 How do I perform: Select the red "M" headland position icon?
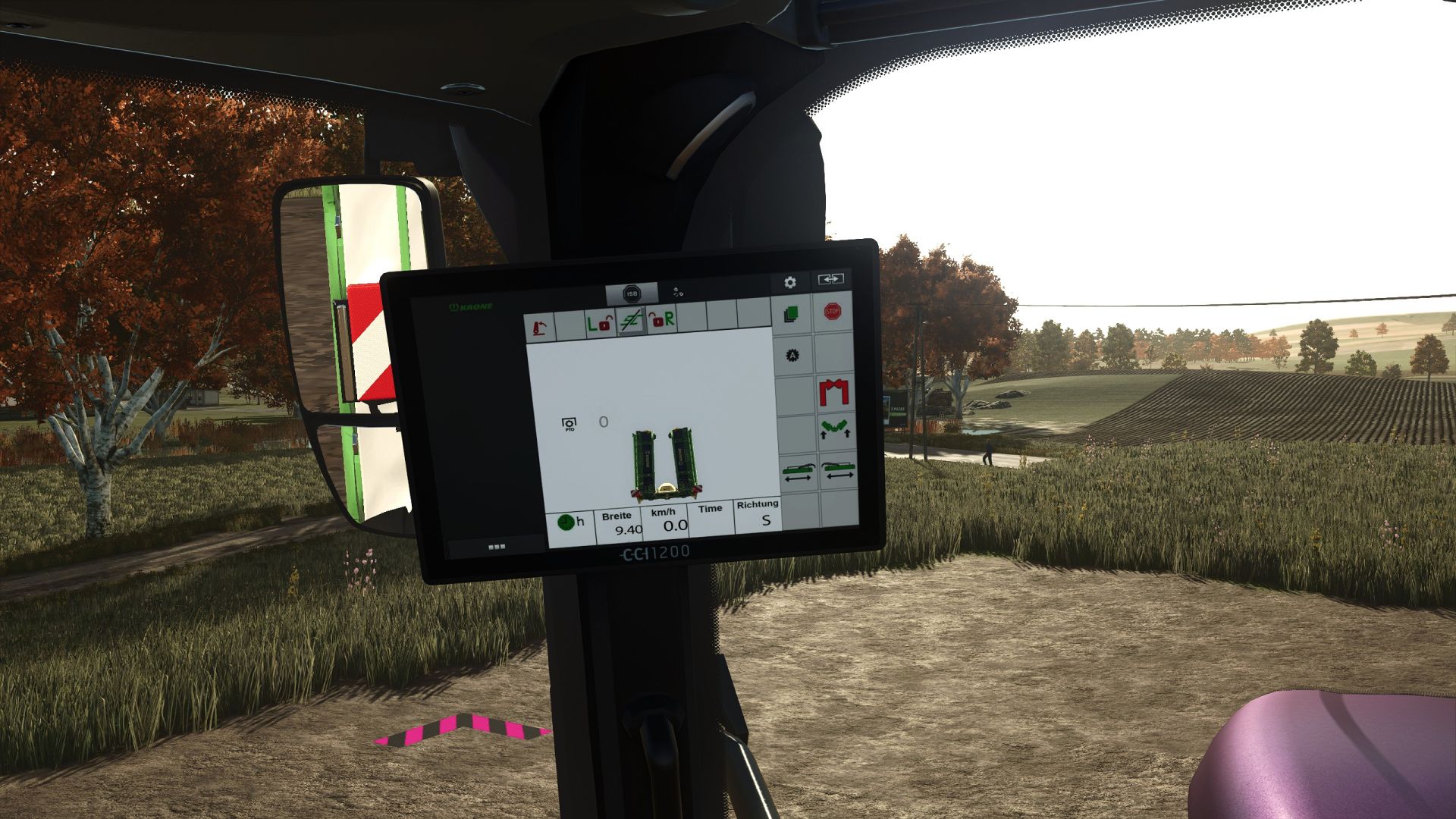point(835,391)
